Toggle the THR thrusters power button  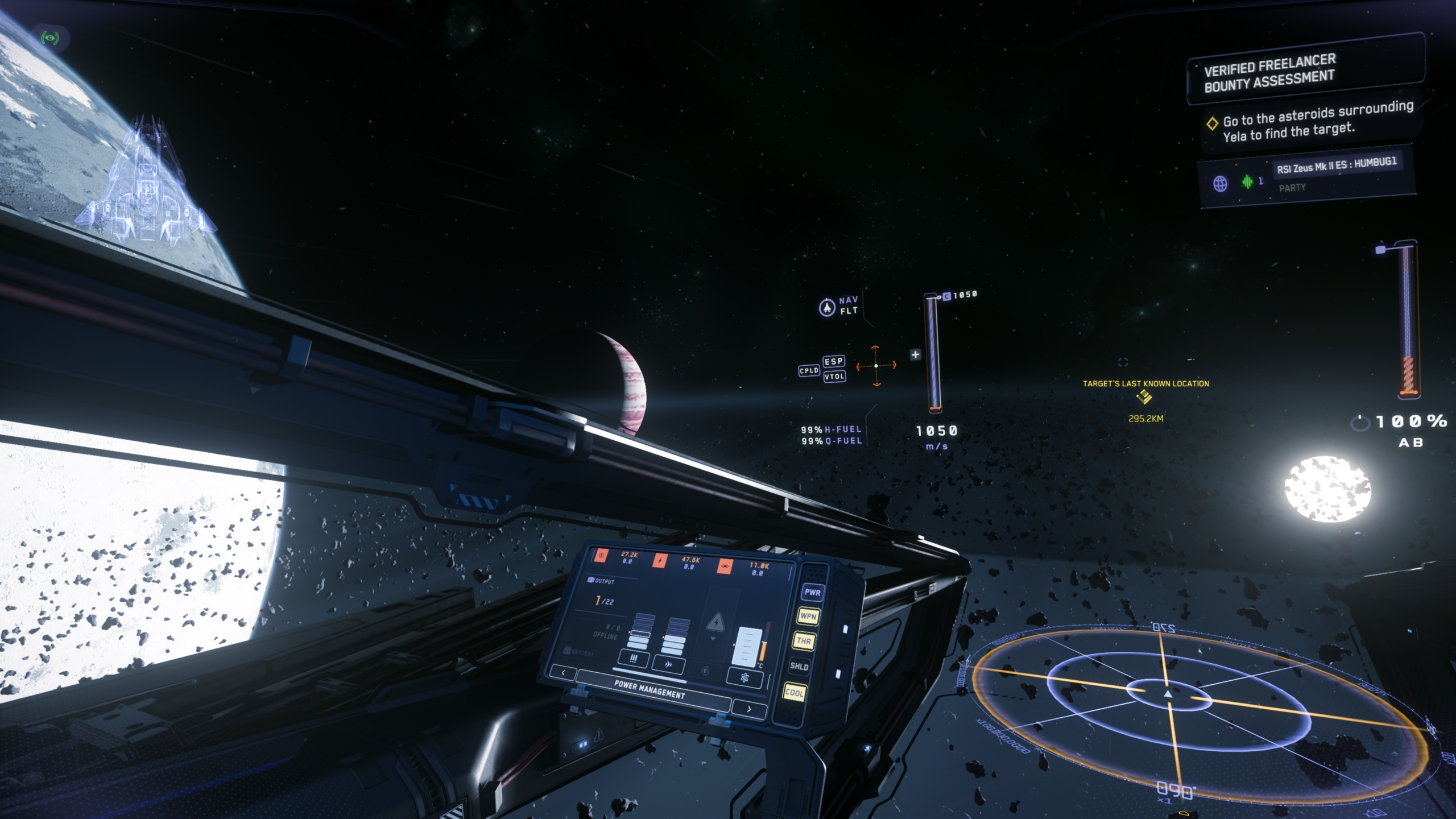coord(804,641)
